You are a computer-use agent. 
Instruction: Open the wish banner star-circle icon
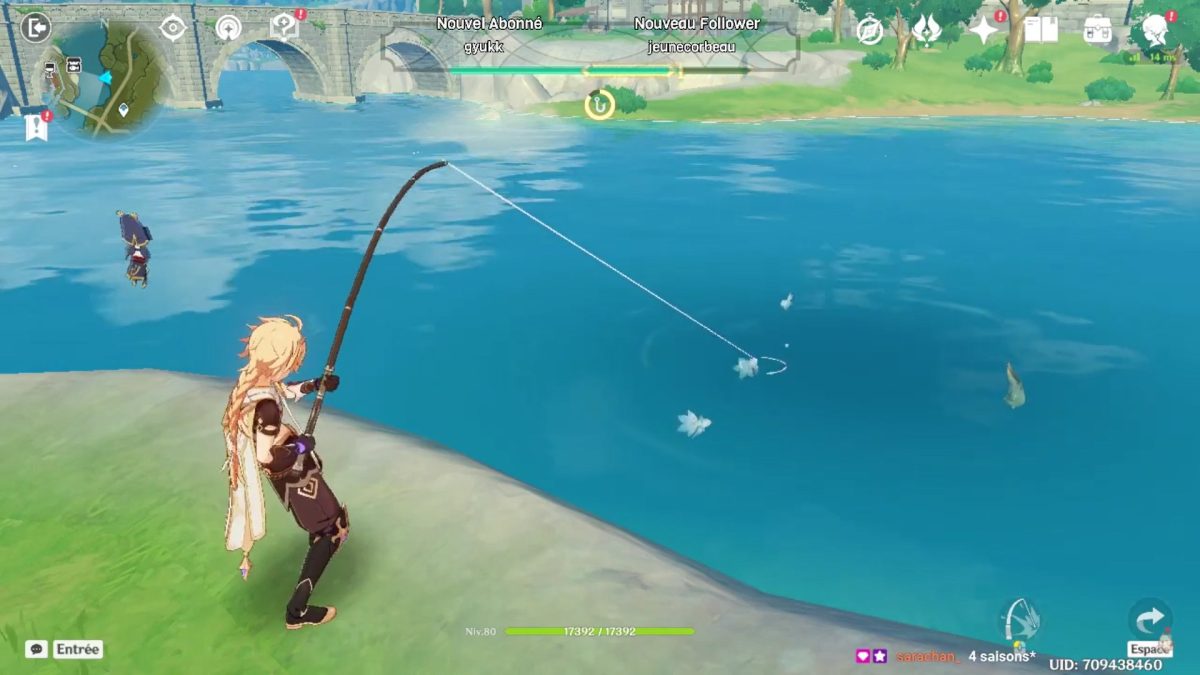point(229,28)
